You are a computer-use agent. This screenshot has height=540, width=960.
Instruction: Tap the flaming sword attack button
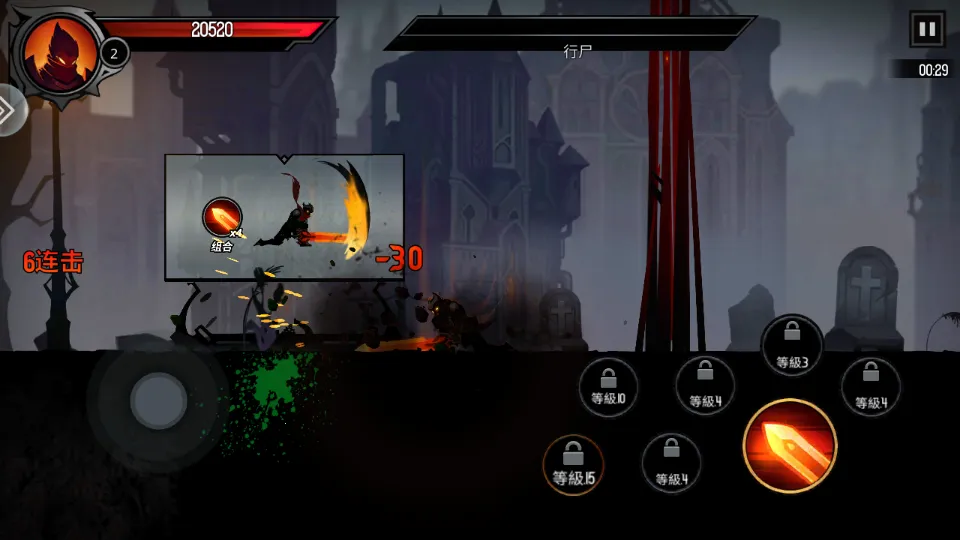tap(790, 446)
